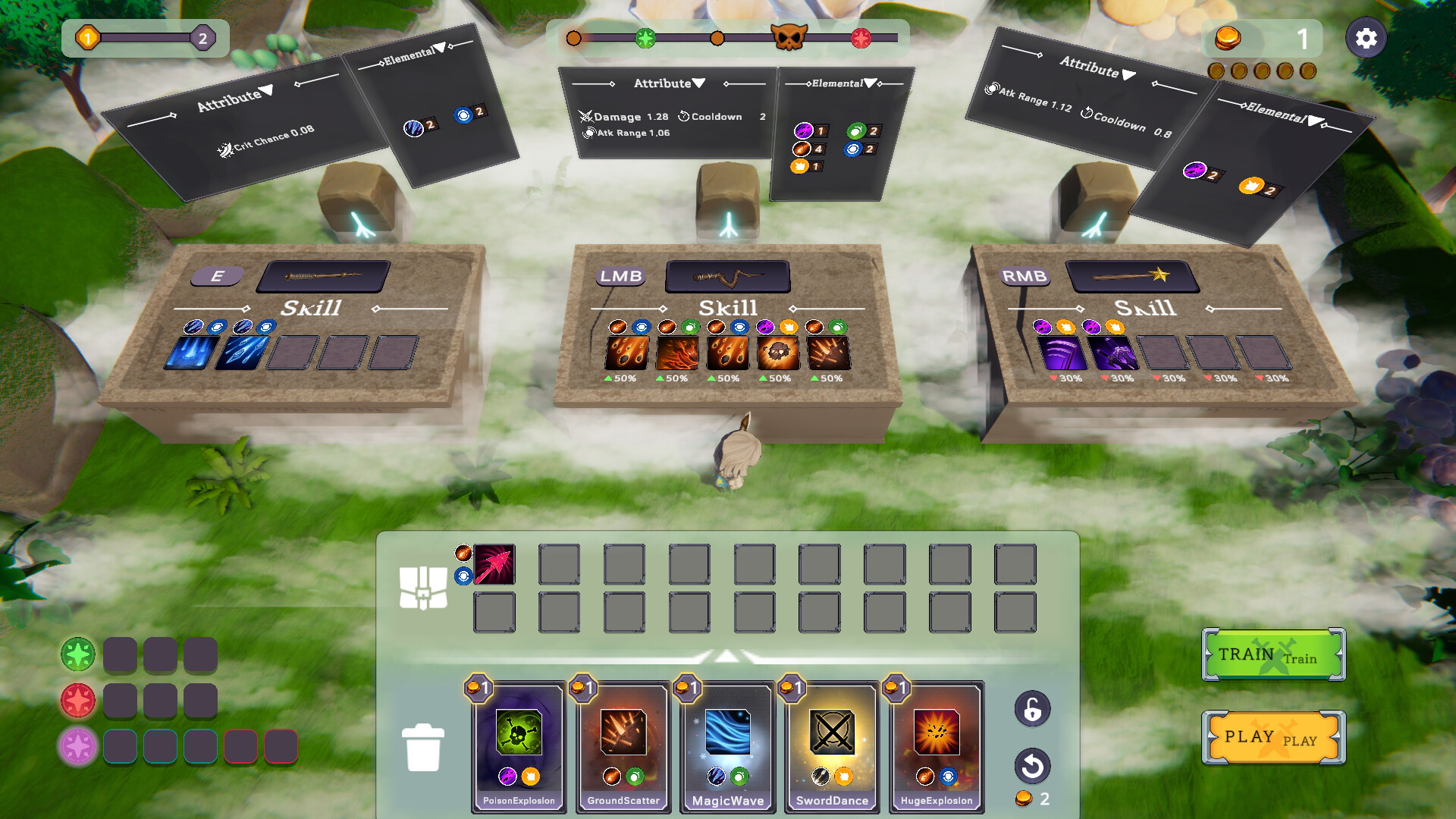1456x819 pixels.
Task: Click the reroll refresh icon beside the shop cards
Action: click(x=1033, y=767)
